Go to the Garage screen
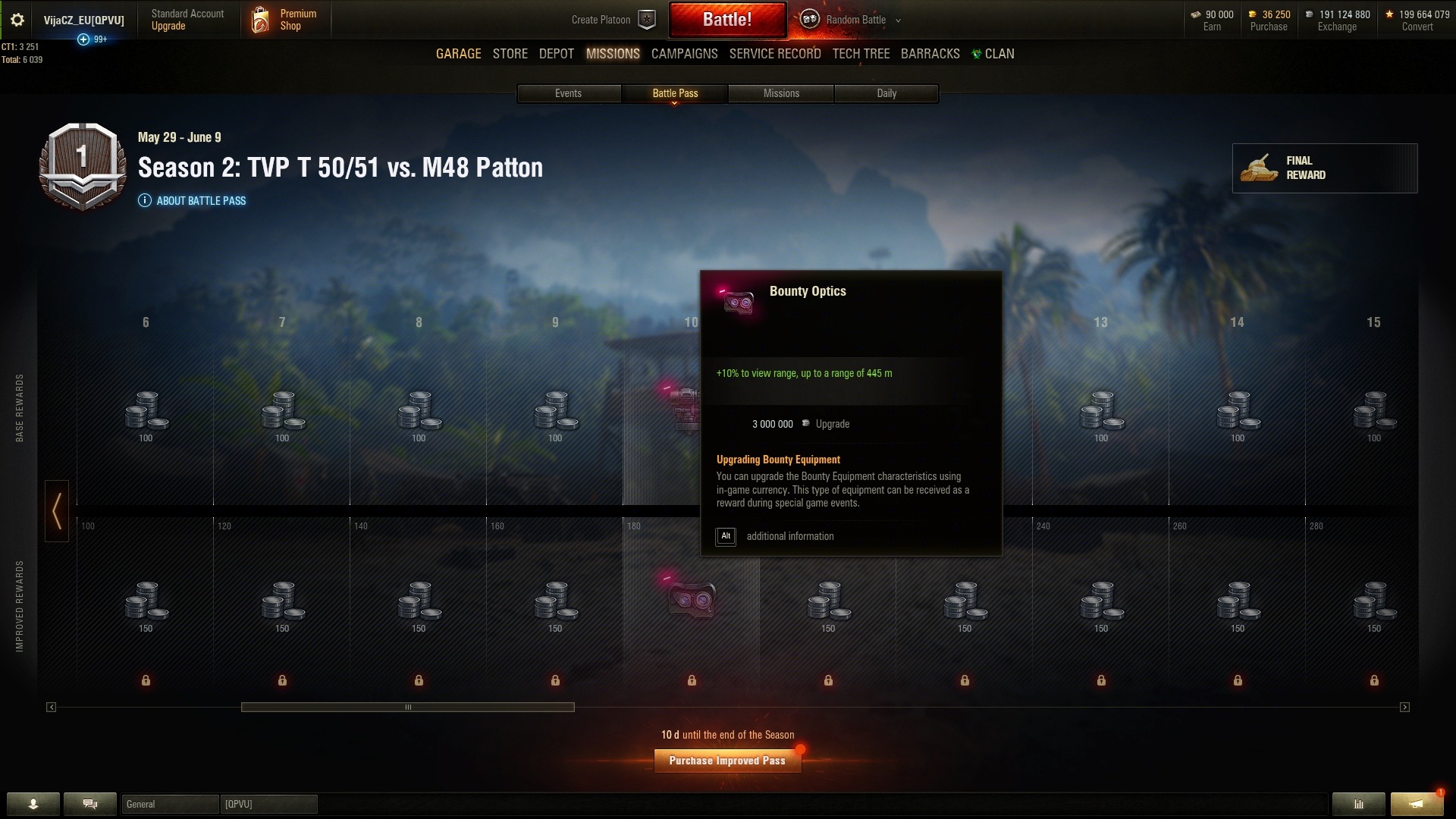This screenshot has width=1456, height=819. pos(458,54)
